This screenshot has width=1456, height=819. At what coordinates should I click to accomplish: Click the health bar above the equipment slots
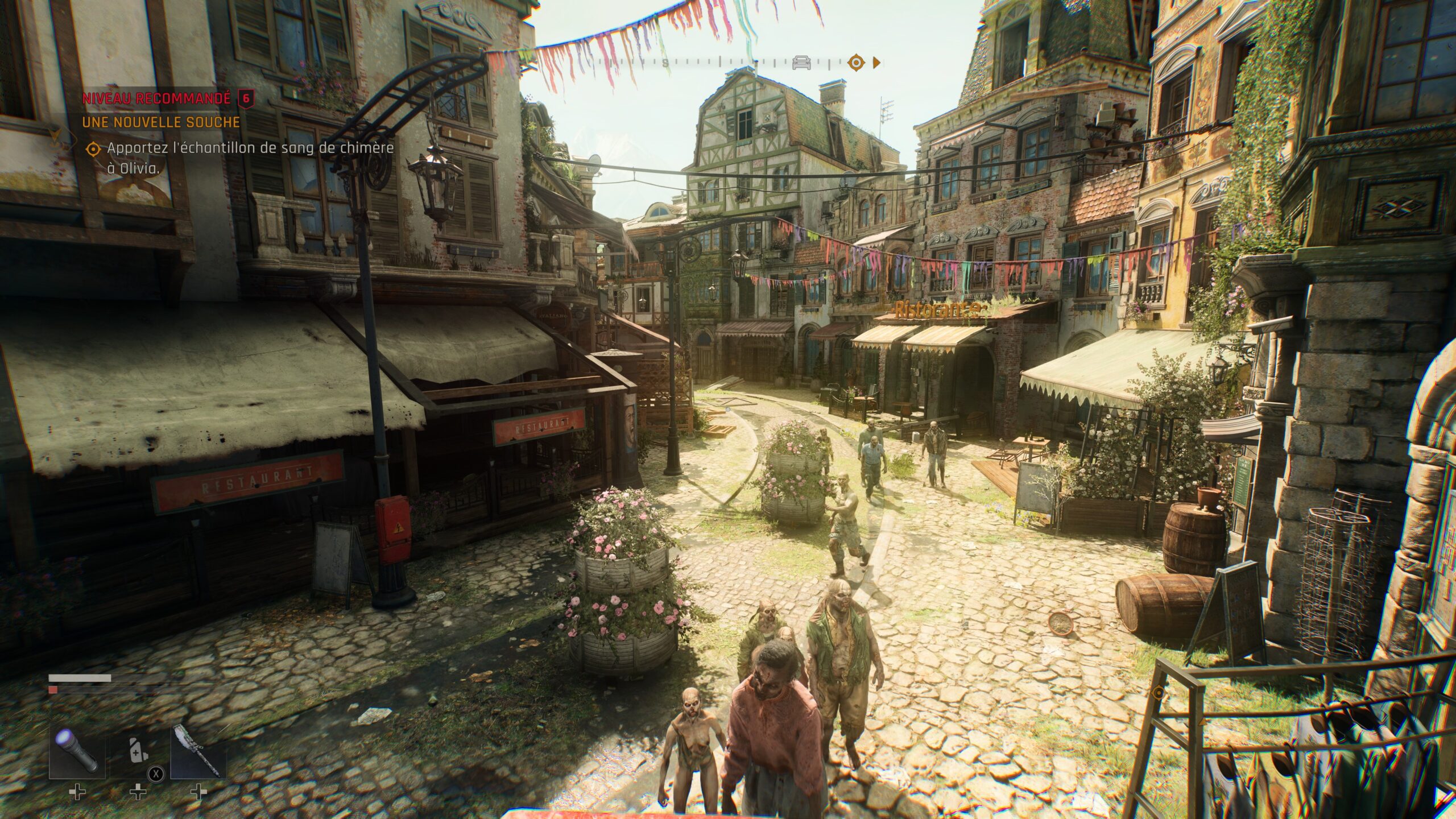[80, 678]
